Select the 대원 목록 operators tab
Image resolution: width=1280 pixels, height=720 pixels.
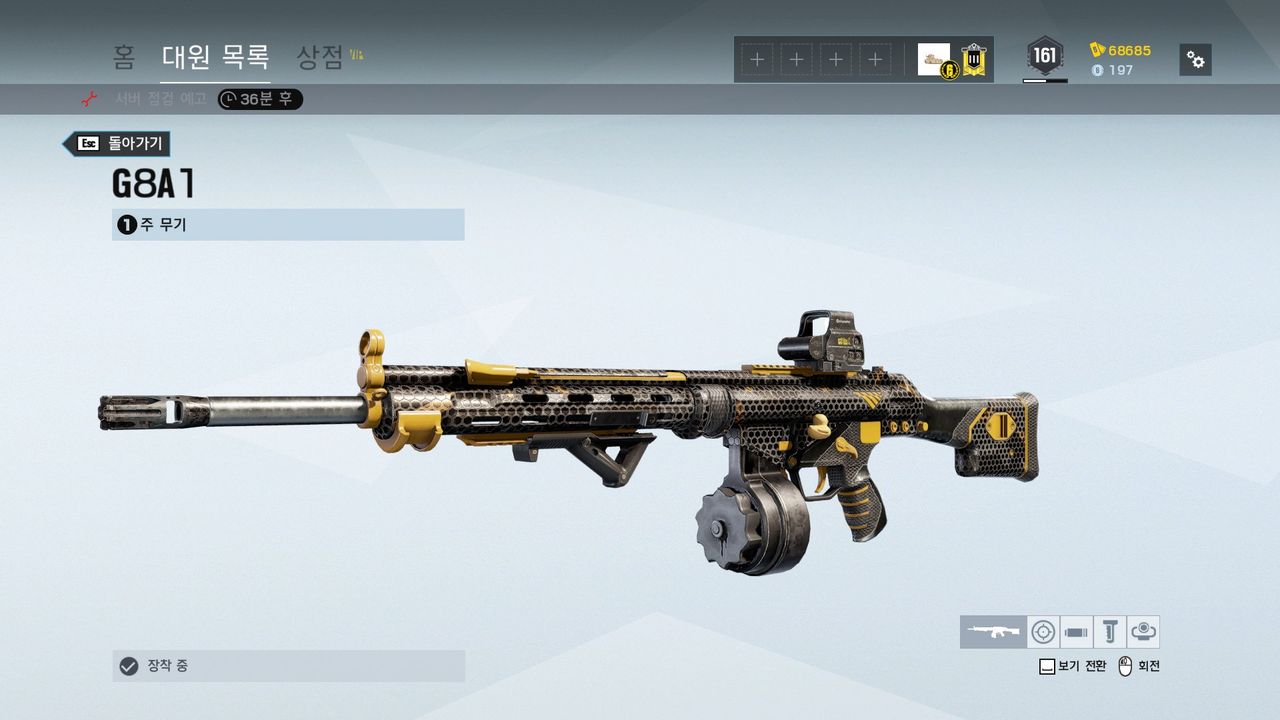tap(215, 57)
